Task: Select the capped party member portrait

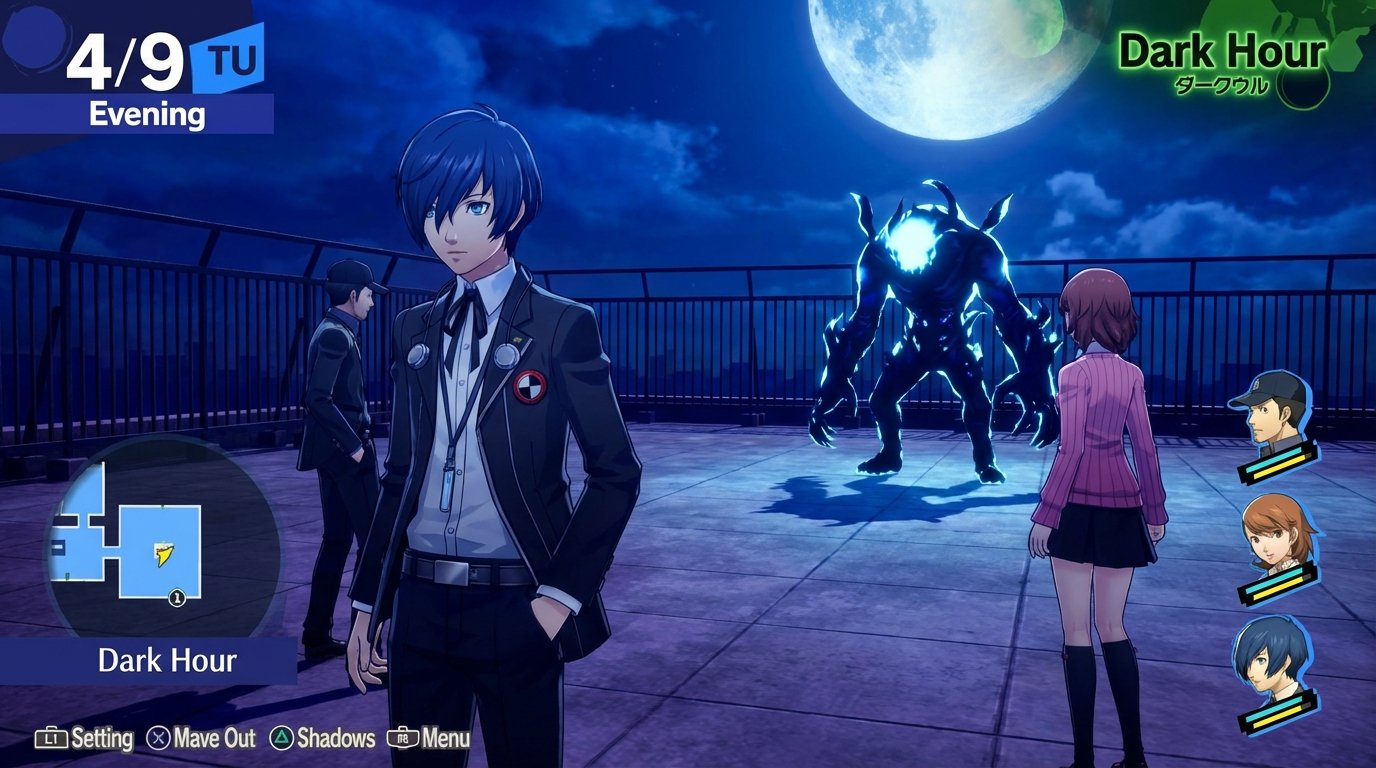Action: coord(1270,413)
